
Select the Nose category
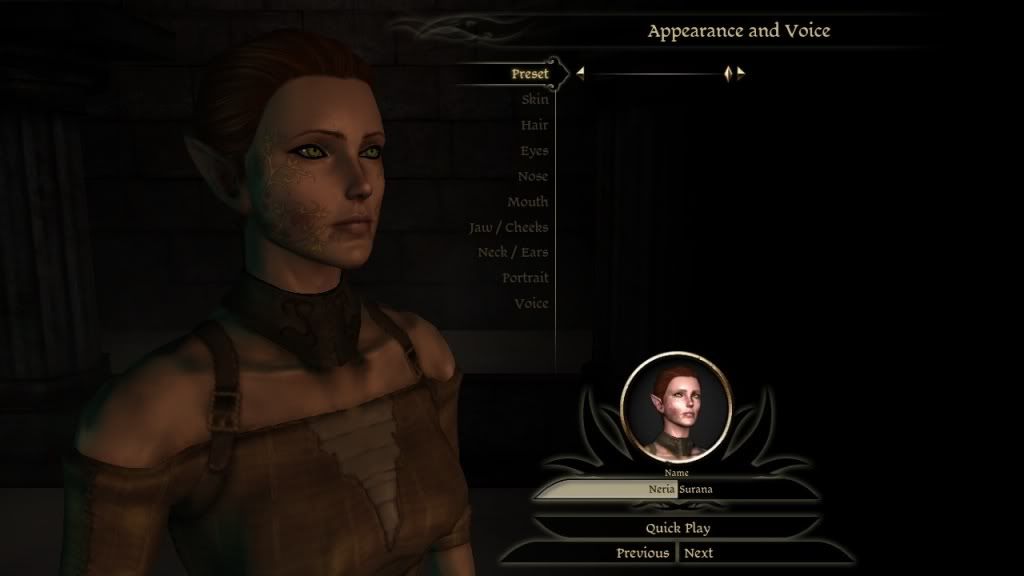coord(533,176)
